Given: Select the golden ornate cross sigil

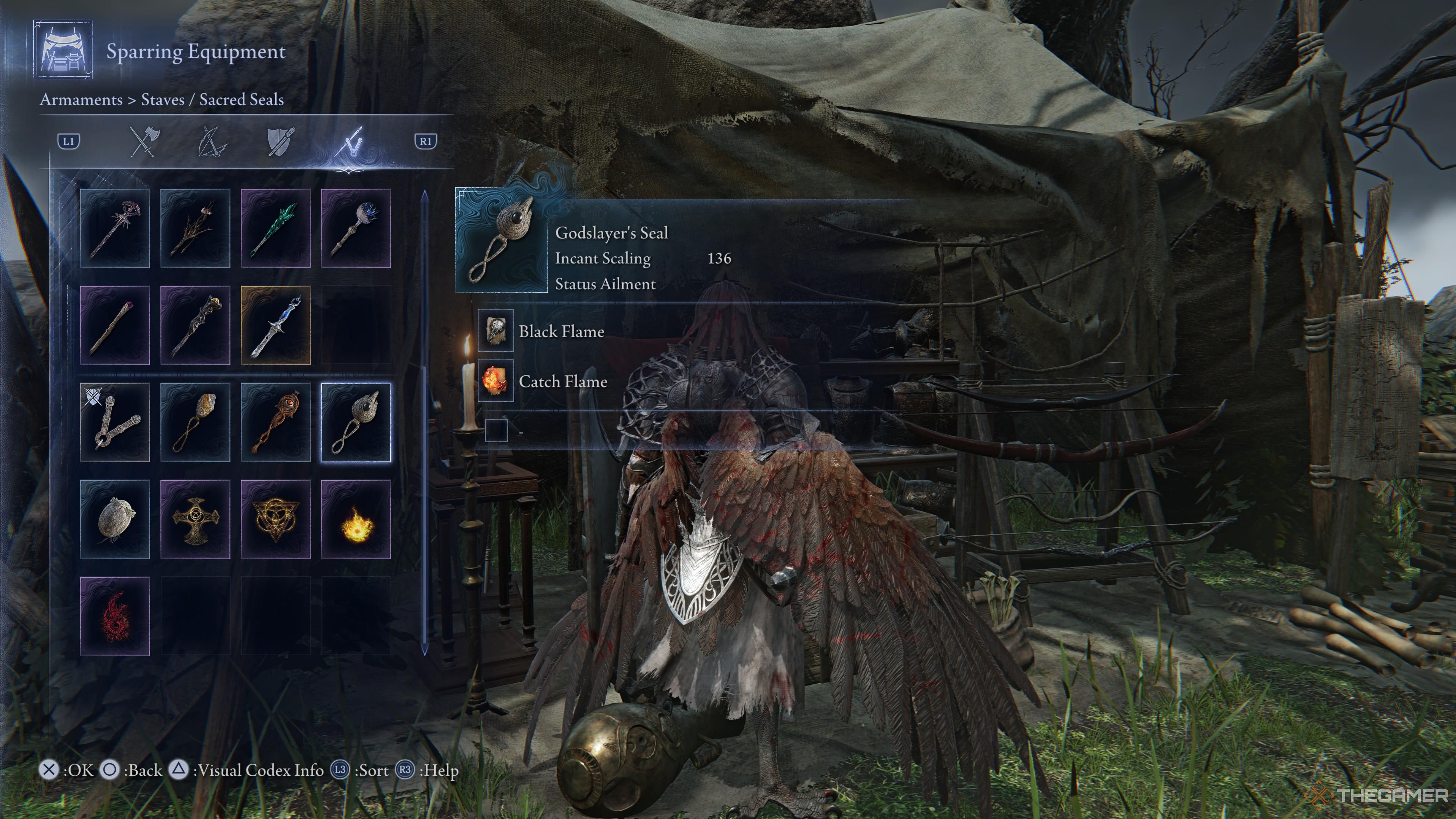Looking at the screenshot, I should [196, 519].
